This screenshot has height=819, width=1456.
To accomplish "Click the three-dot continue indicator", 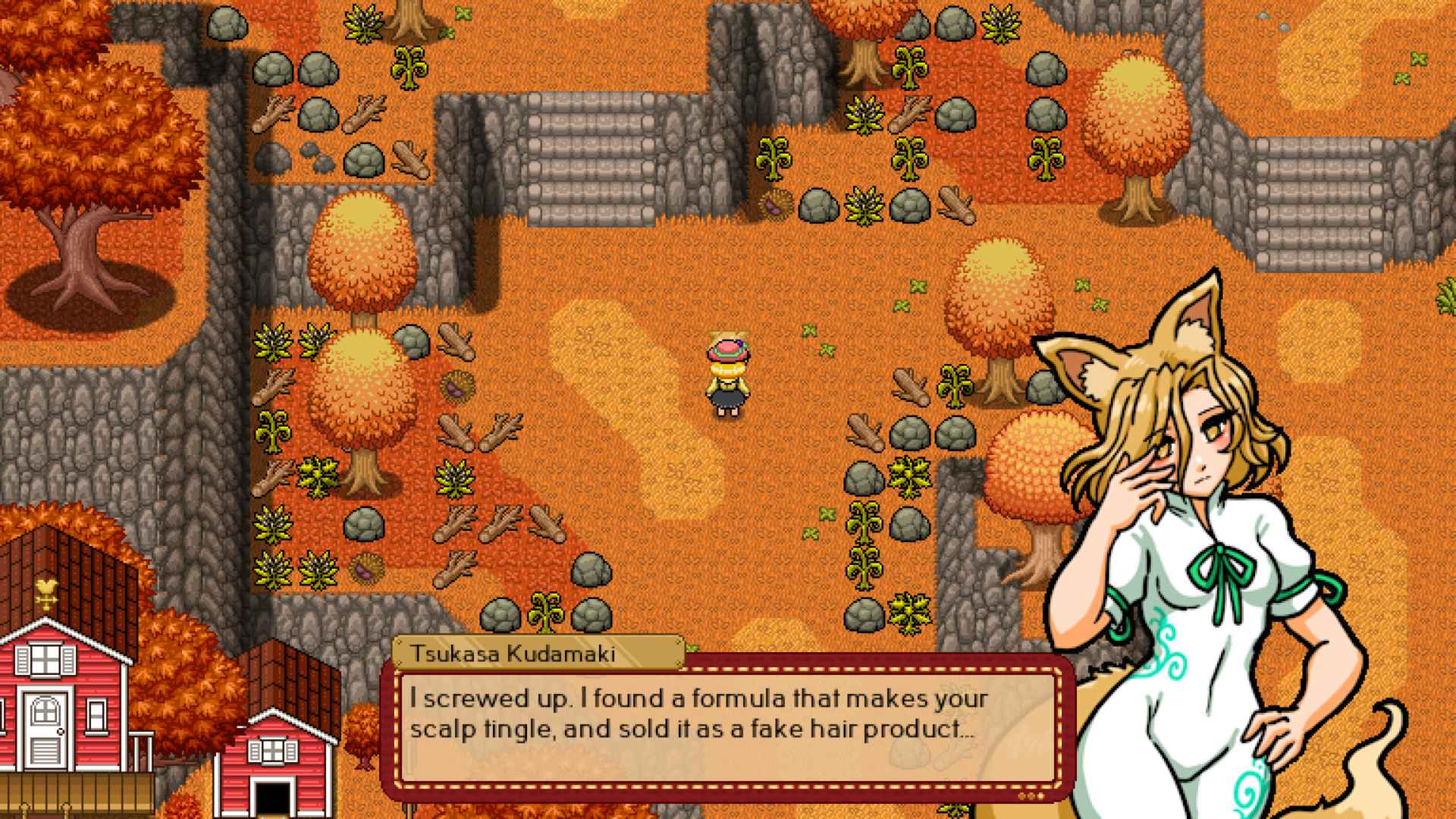I will click(1031, 795).
